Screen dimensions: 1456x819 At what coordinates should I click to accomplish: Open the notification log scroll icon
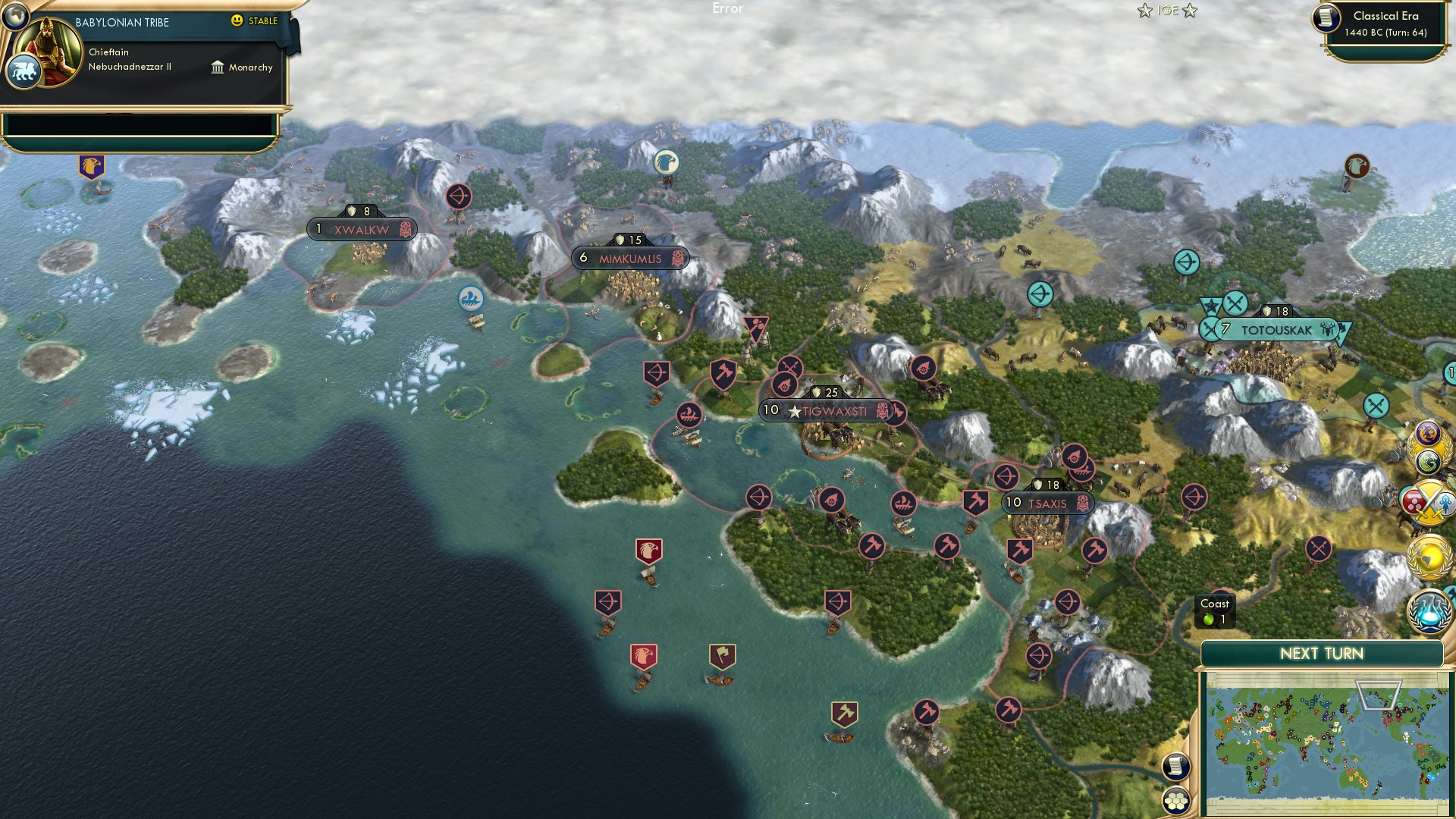(1176, 767)
